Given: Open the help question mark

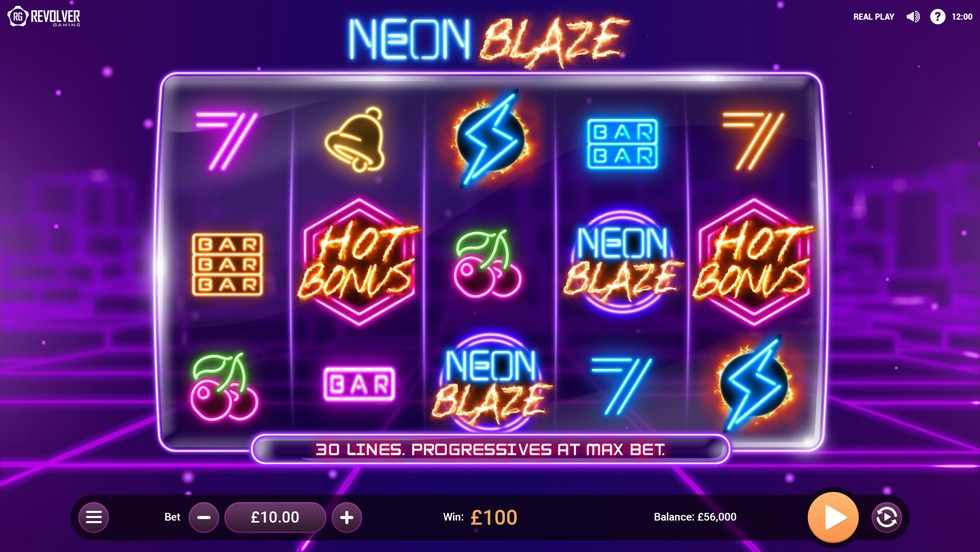Looking at the screenshot, I should tap(938, 17).
